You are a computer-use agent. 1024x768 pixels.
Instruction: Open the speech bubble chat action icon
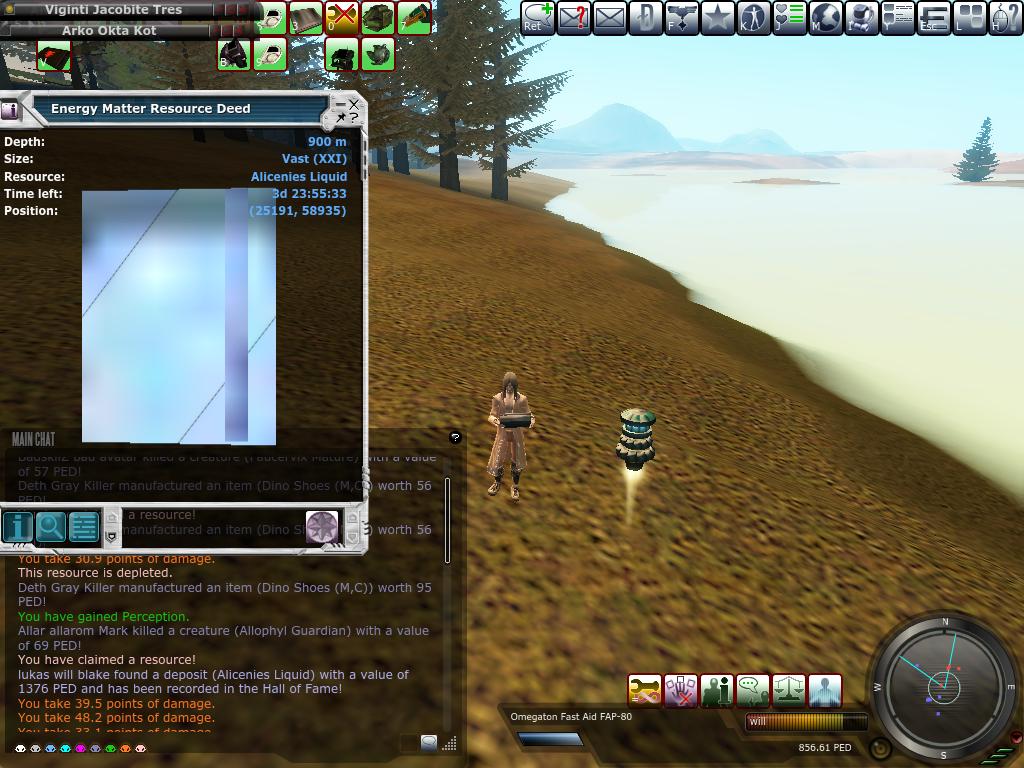pyautogui.click(x=752, y=691)
